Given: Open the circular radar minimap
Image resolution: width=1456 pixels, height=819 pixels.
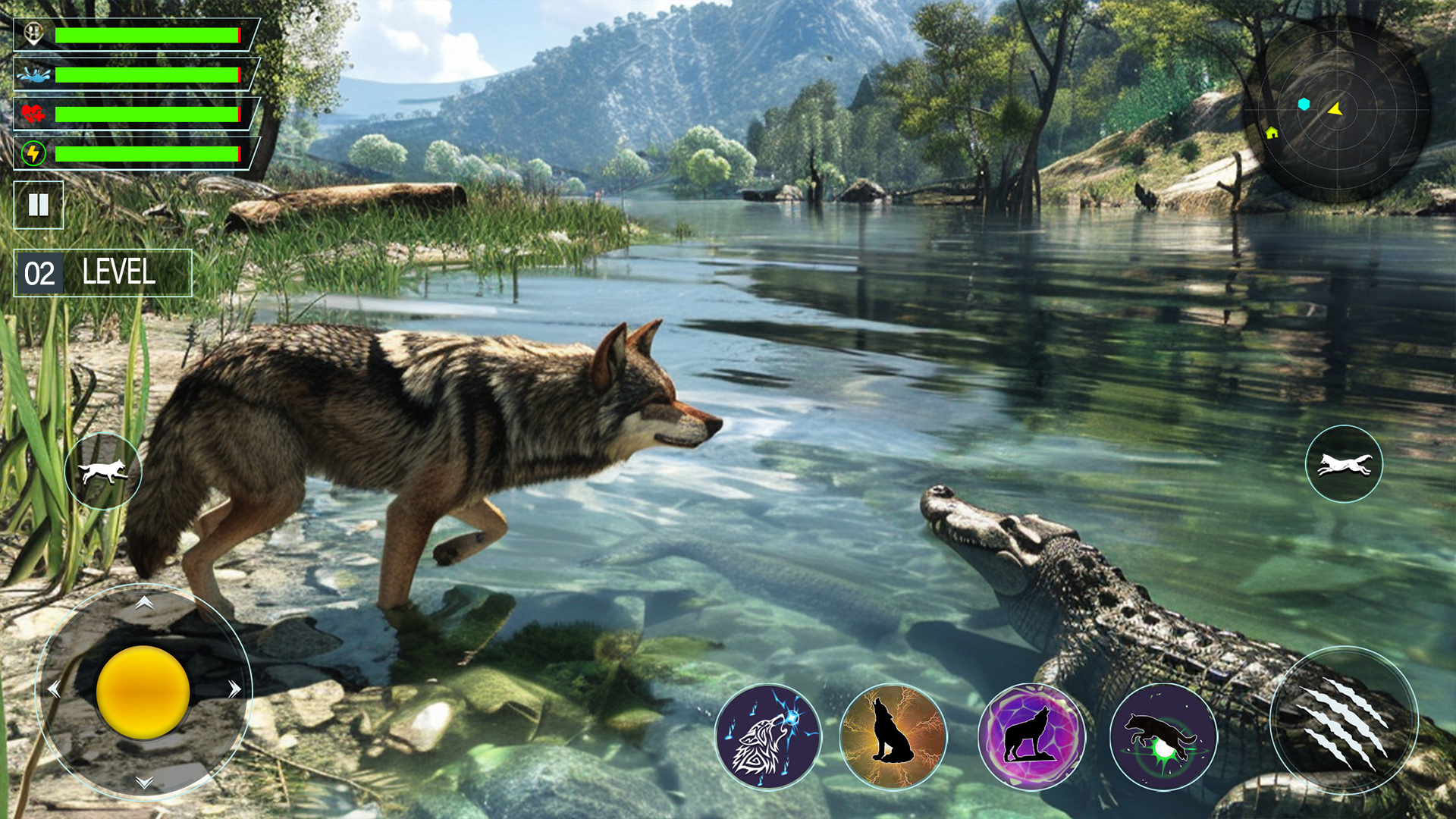Looking at the screenshot, I should (x=1336, y=111).
